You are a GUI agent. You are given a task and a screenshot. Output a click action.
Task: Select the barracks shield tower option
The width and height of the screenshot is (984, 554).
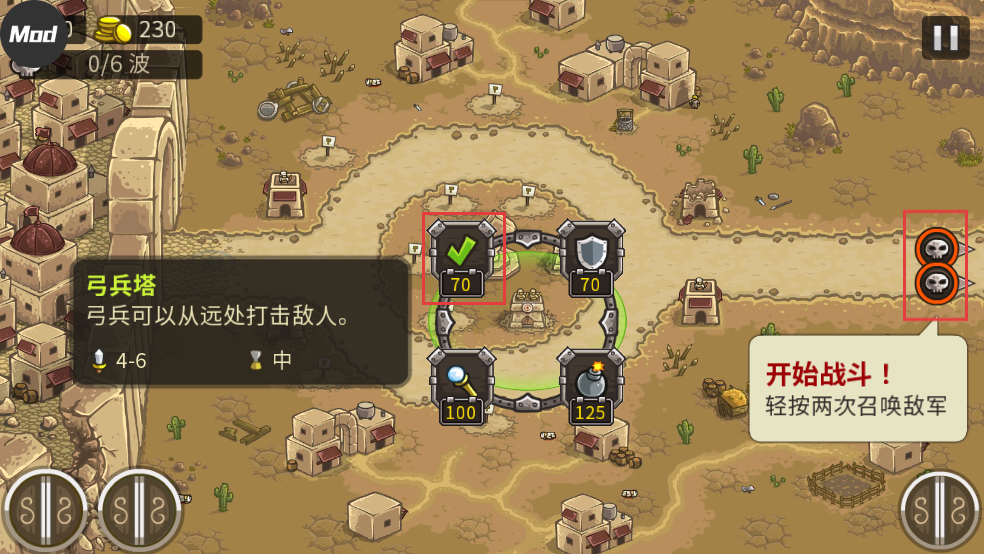(x=590, y=254)
